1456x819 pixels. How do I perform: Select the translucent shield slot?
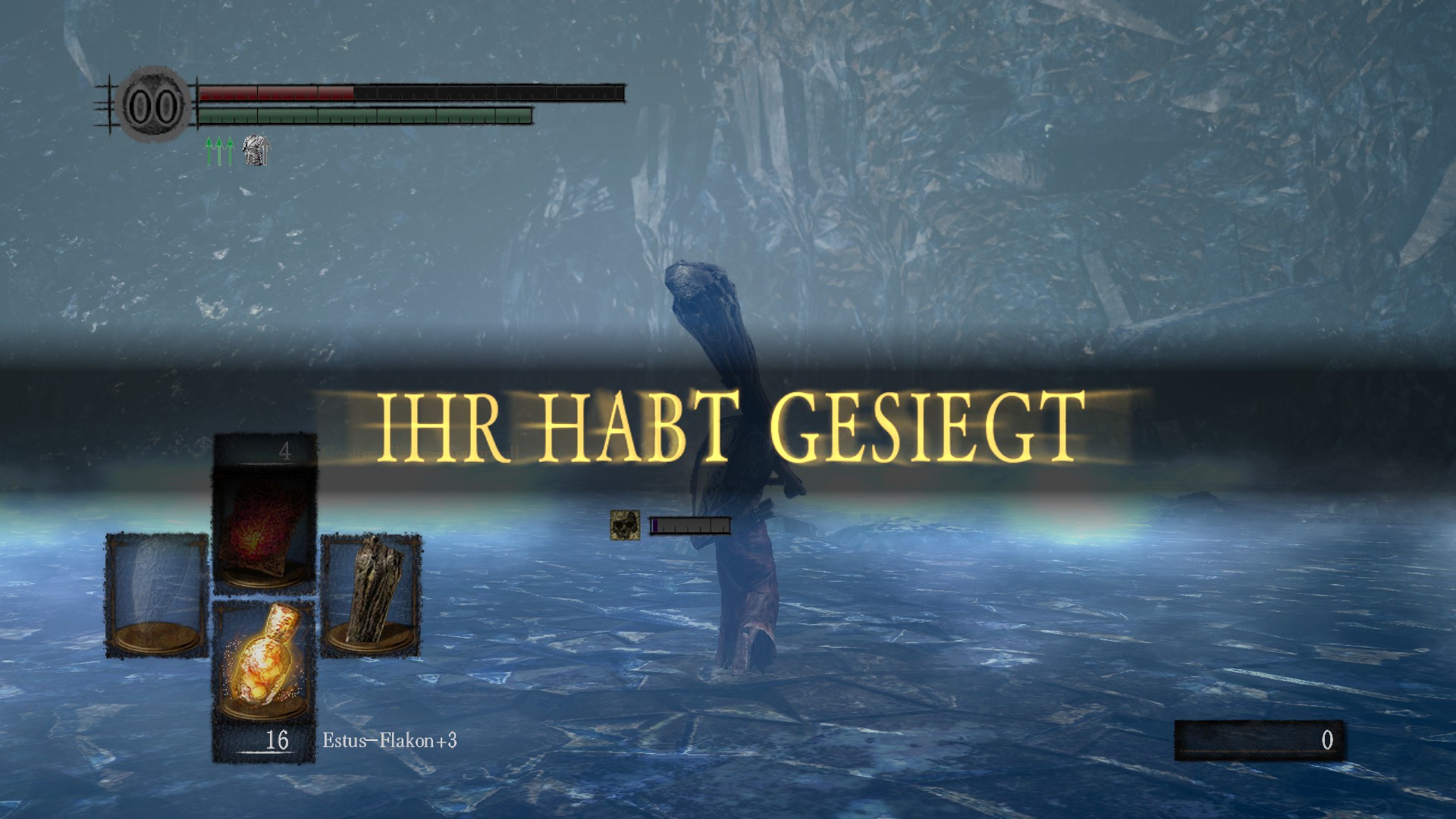156,594
